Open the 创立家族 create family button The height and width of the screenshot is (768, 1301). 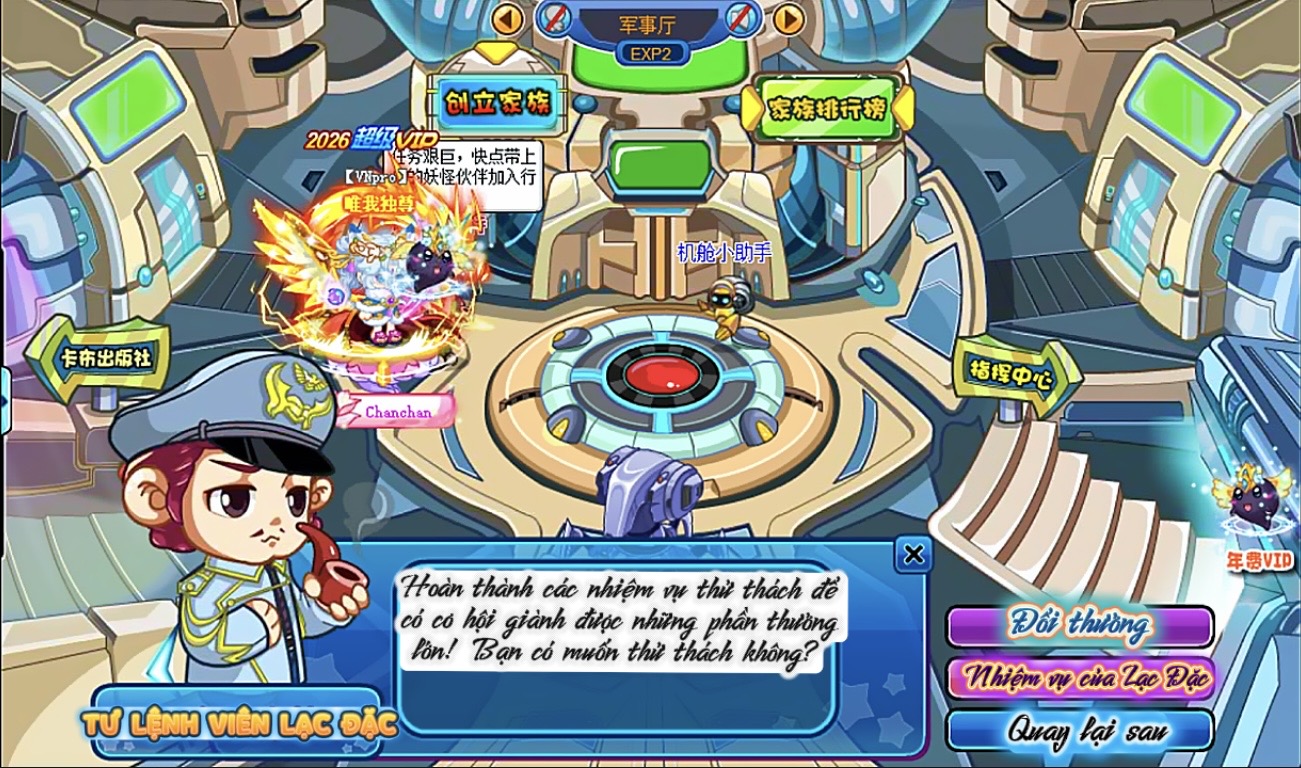coord(497,102)
